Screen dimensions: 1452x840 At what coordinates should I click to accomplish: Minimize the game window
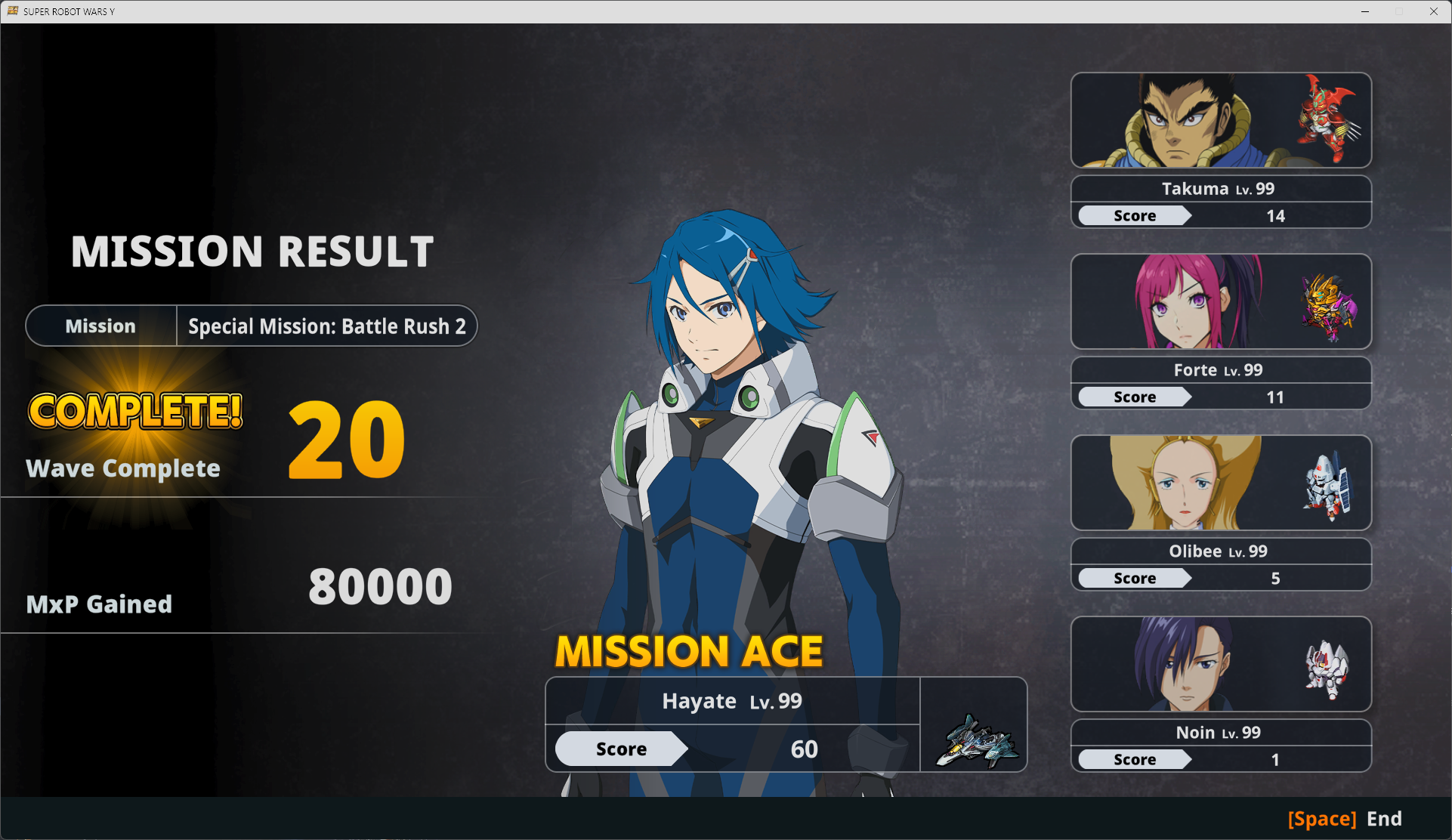(x=1365, y=11)
